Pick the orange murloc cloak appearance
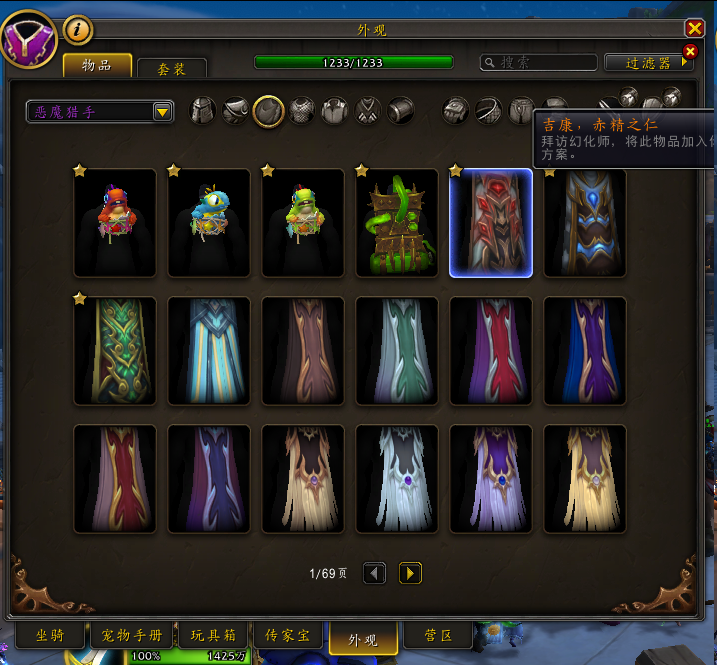 click(x=115, y=222)
